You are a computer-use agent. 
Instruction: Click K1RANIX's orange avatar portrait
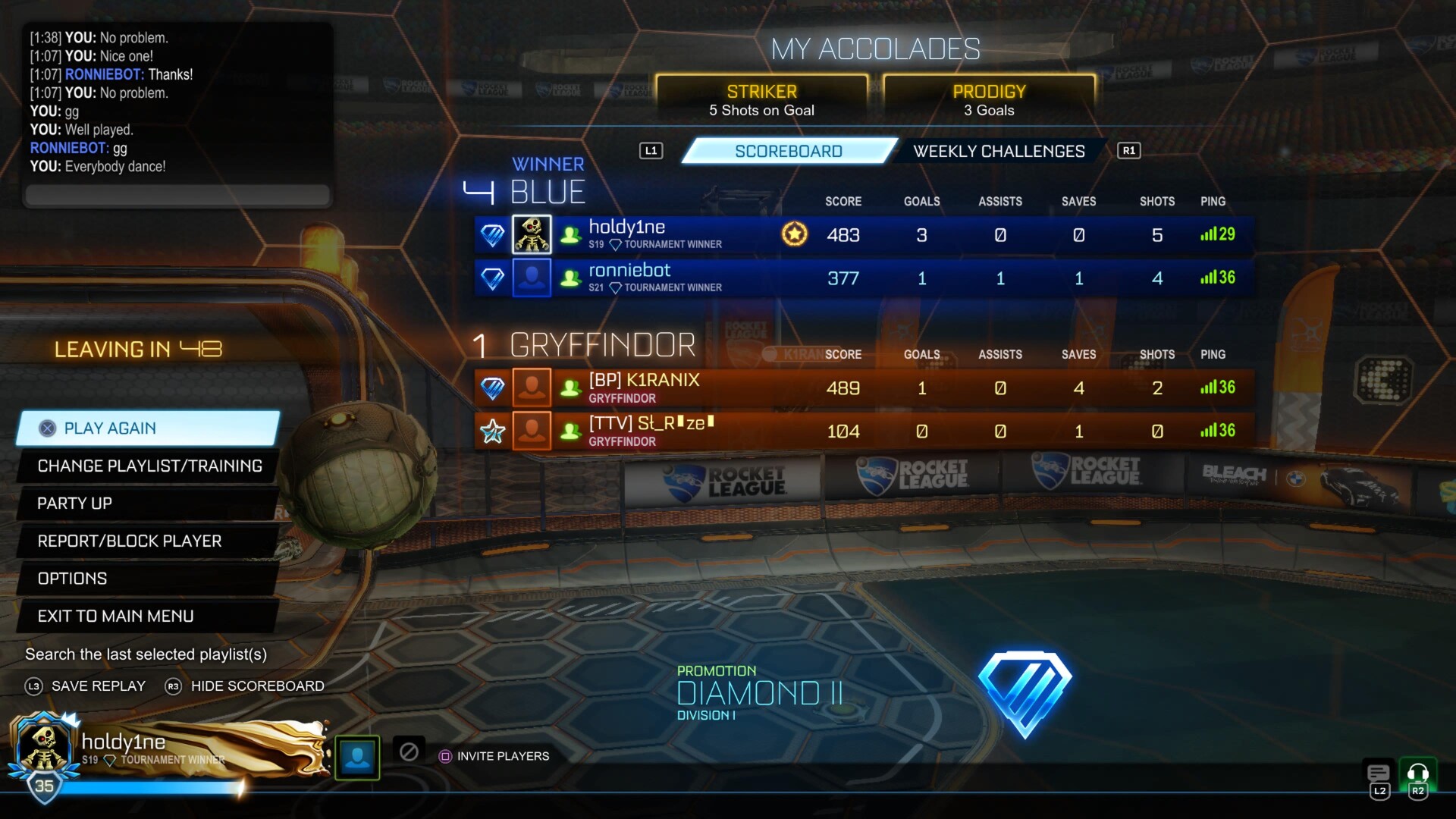(532, 388)
